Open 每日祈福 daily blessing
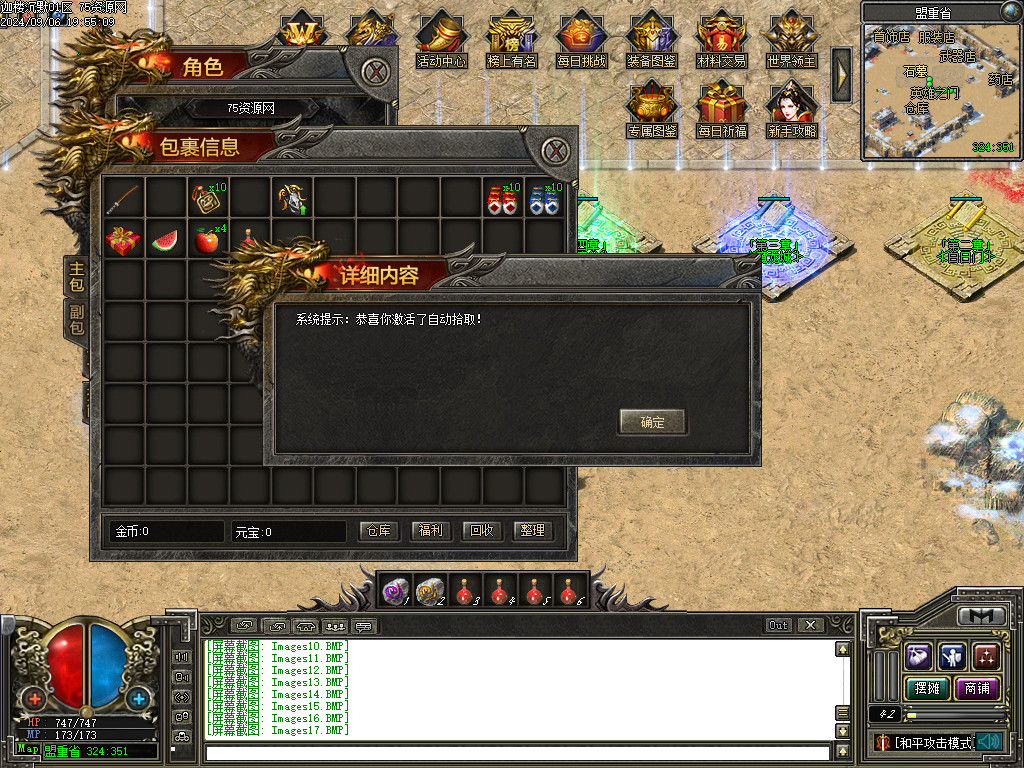This screenshot has height=768, width=1024. 721,110
